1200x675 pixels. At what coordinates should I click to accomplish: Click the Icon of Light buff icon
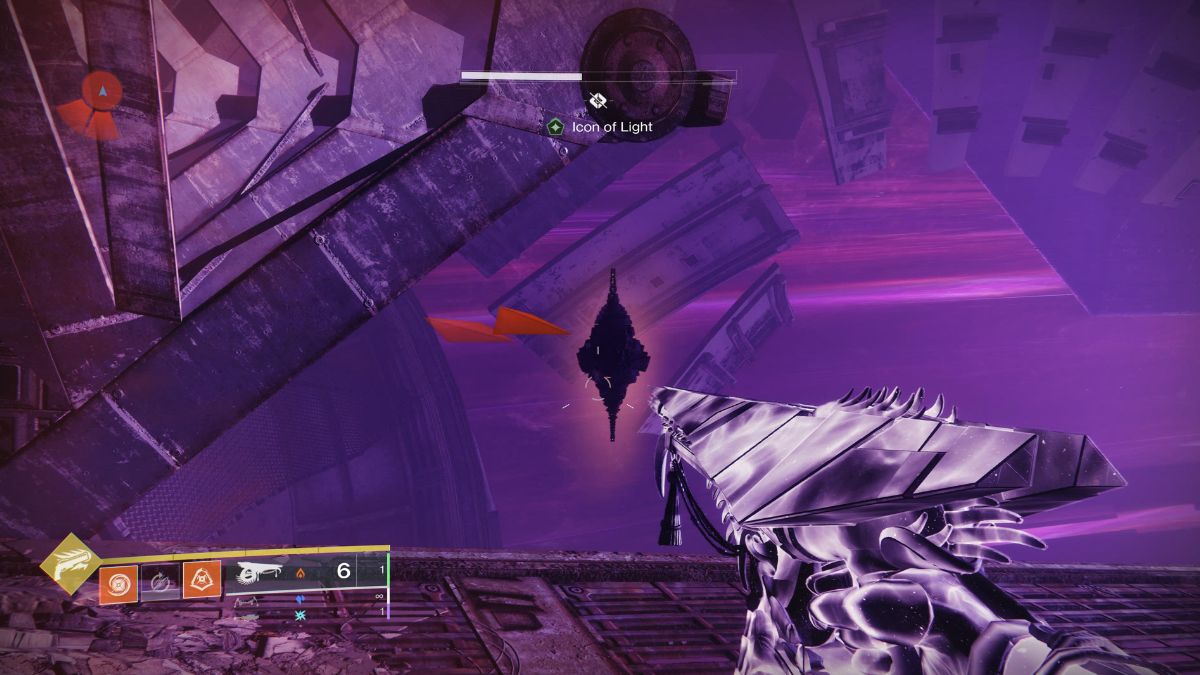555,127
